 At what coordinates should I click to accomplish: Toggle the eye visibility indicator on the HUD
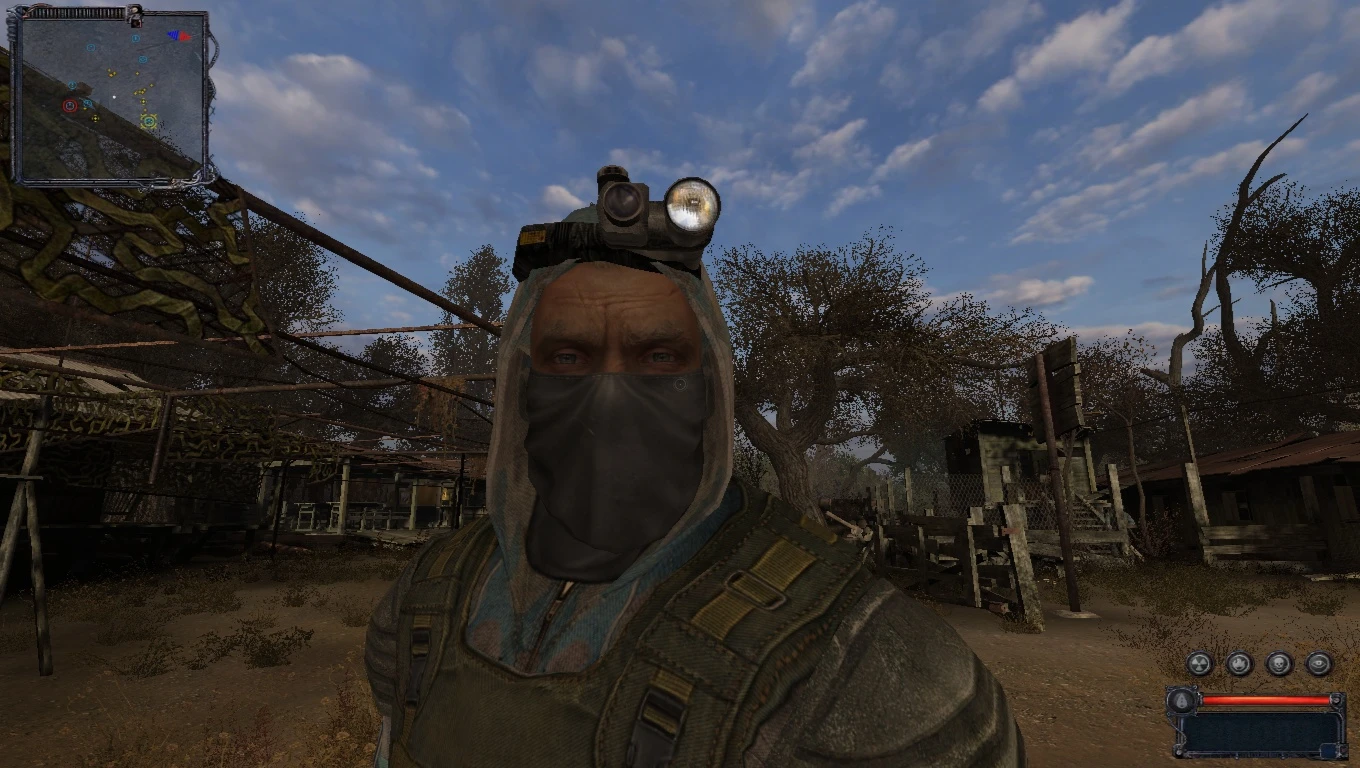(1319, 663)
